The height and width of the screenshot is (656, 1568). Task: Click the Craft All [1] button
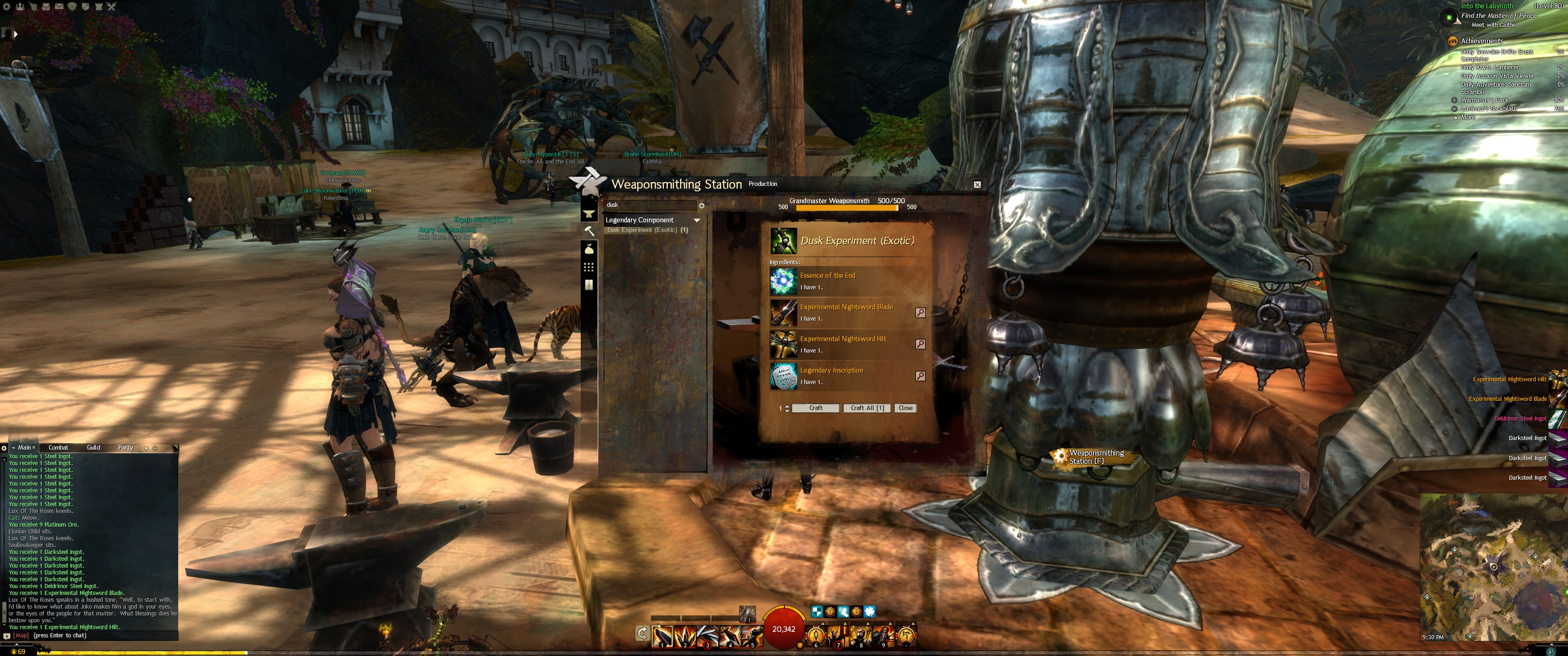[867, 408]
